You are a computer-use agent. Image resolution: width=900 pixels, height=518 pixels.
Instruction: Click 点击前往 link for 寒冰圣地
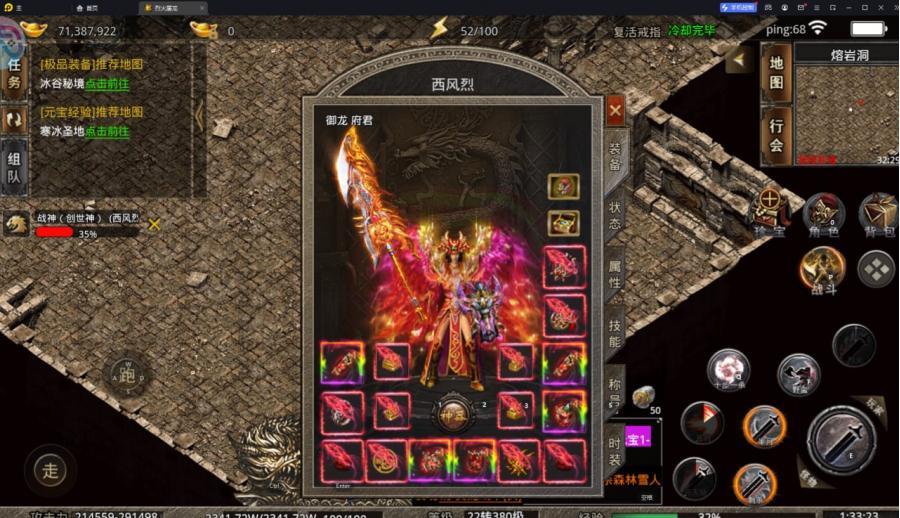coord(107,131)
